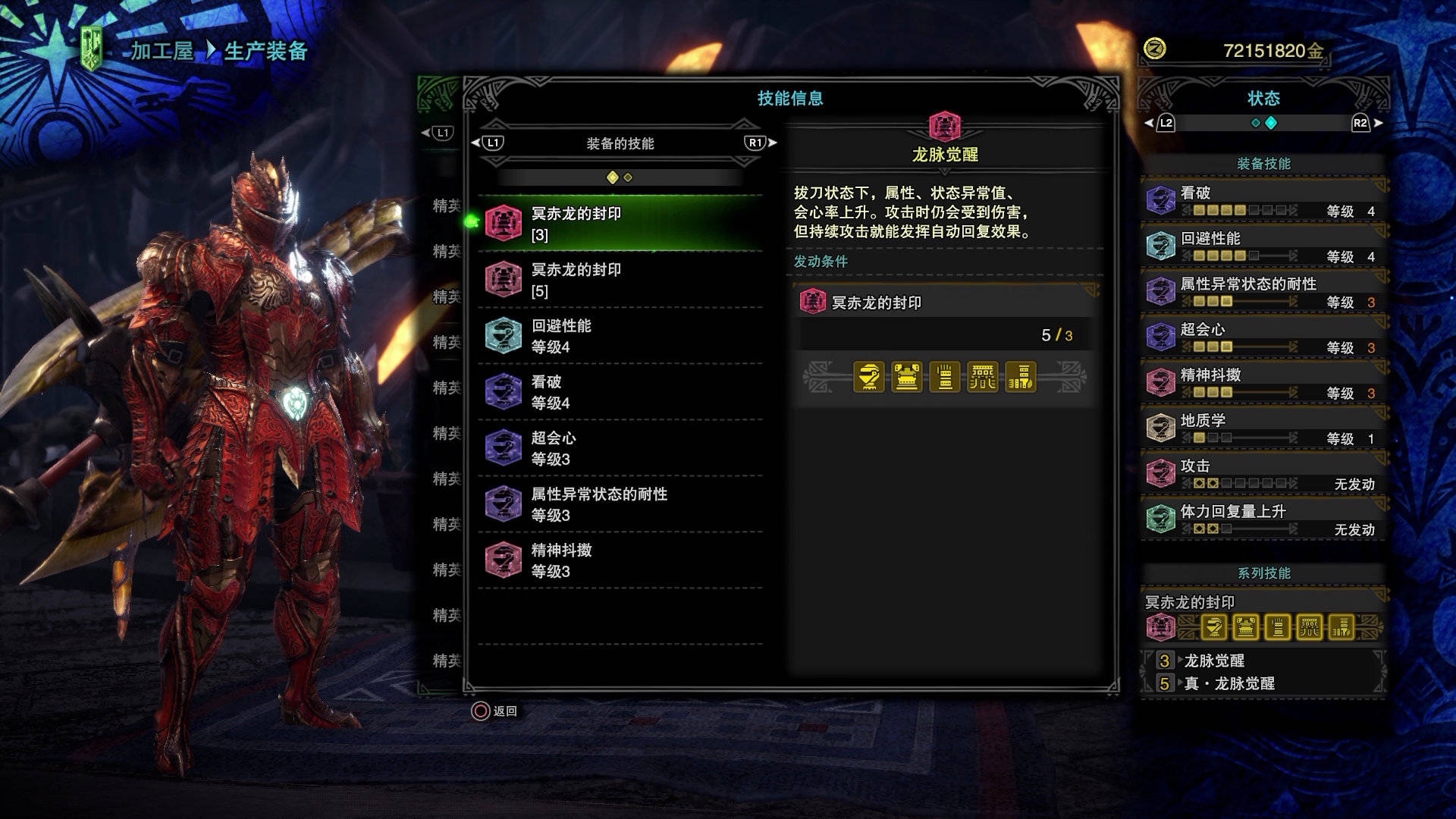Click the helmet icon under 发动条件
This screenshot has height=819, width=1456.
click(869, 377)
